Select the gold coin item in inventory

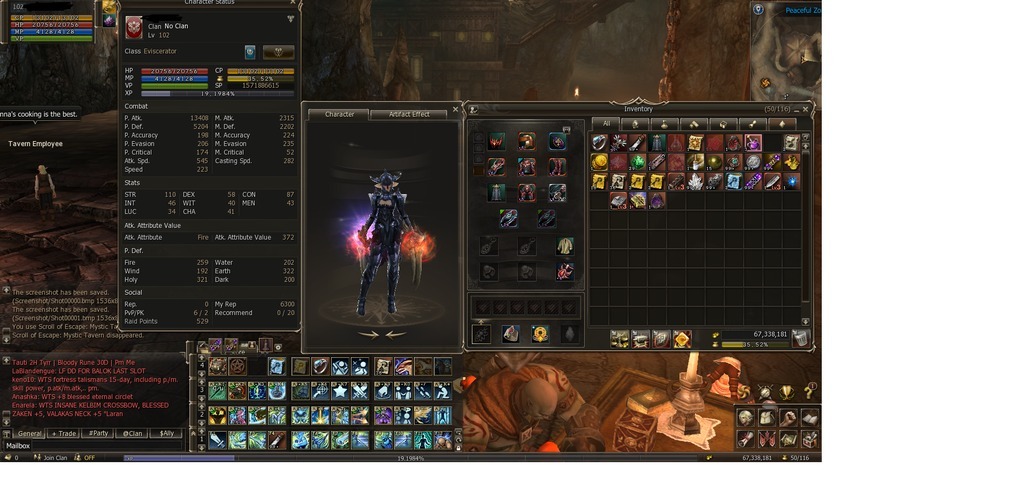pos(599,162)
